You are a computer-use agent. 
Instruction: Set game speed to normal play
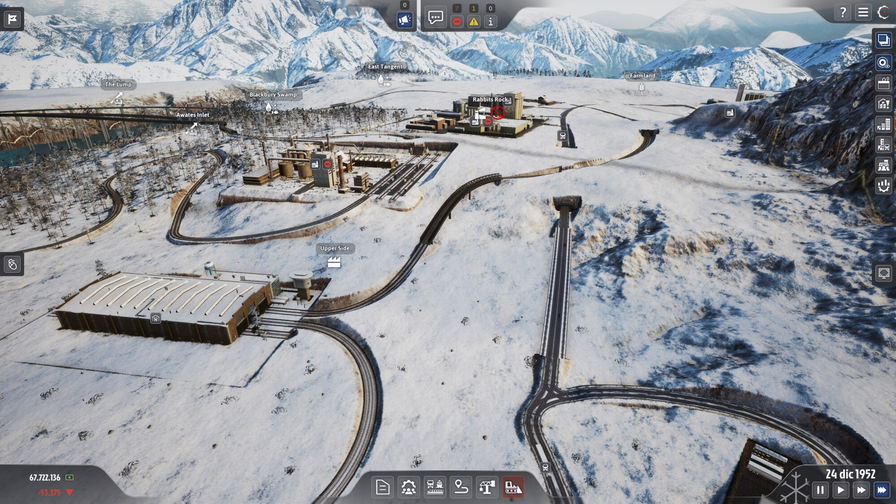point(841,490)
